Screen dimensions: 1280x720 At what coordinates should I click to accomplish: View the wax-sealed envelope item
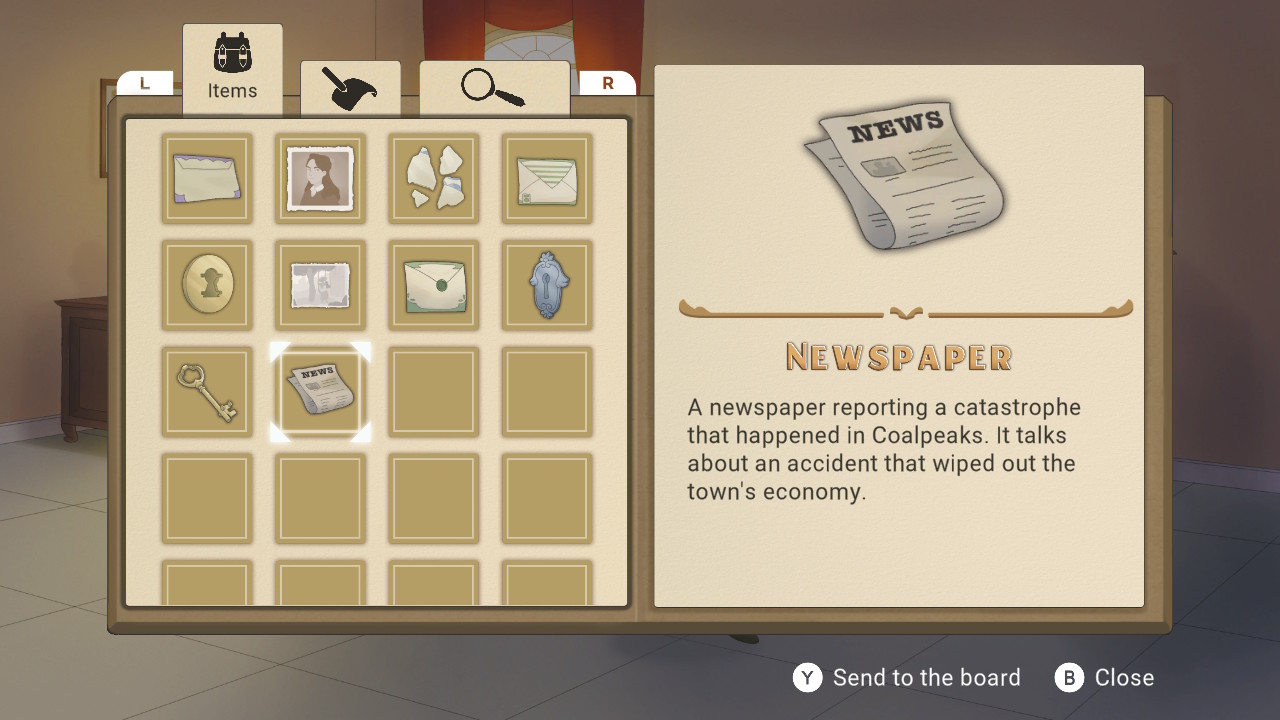click(433, 285)
